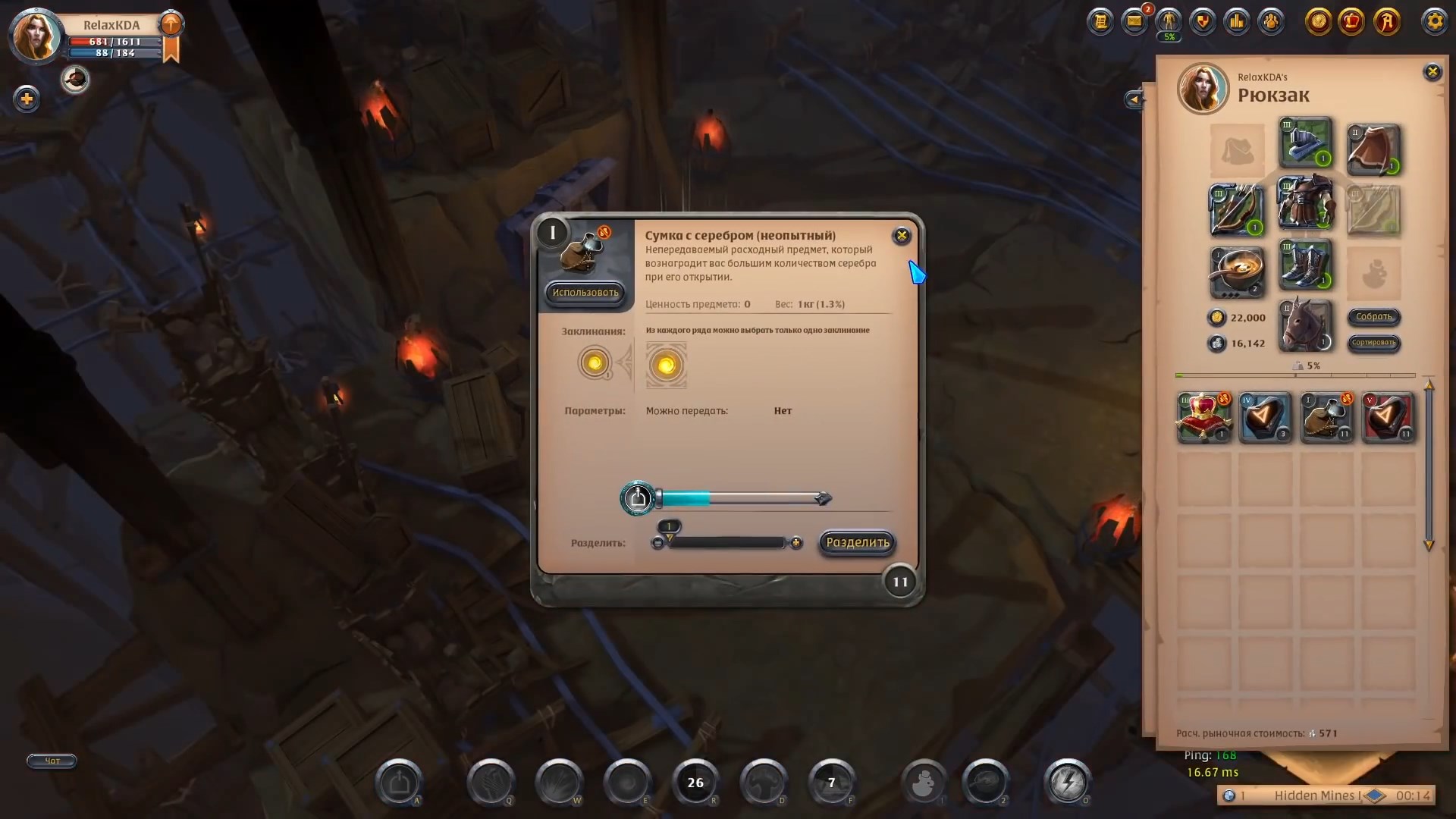1456x819 pixels.
Task: Open the rankings bar-chart icon
Action: point(1236,22)
